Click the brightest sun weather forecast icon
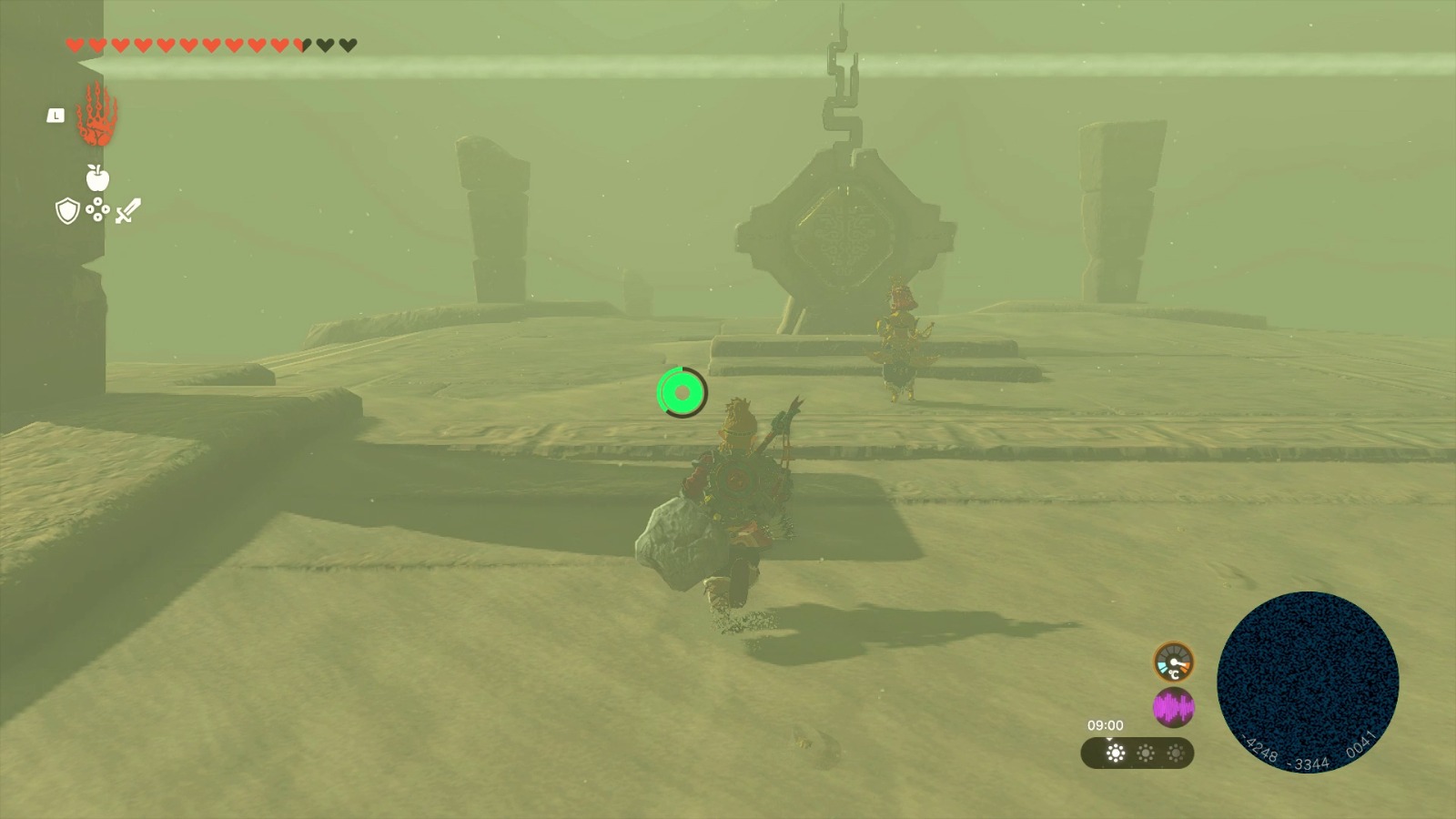Viewport: 1456px width, 819px height. [1117, 752]
